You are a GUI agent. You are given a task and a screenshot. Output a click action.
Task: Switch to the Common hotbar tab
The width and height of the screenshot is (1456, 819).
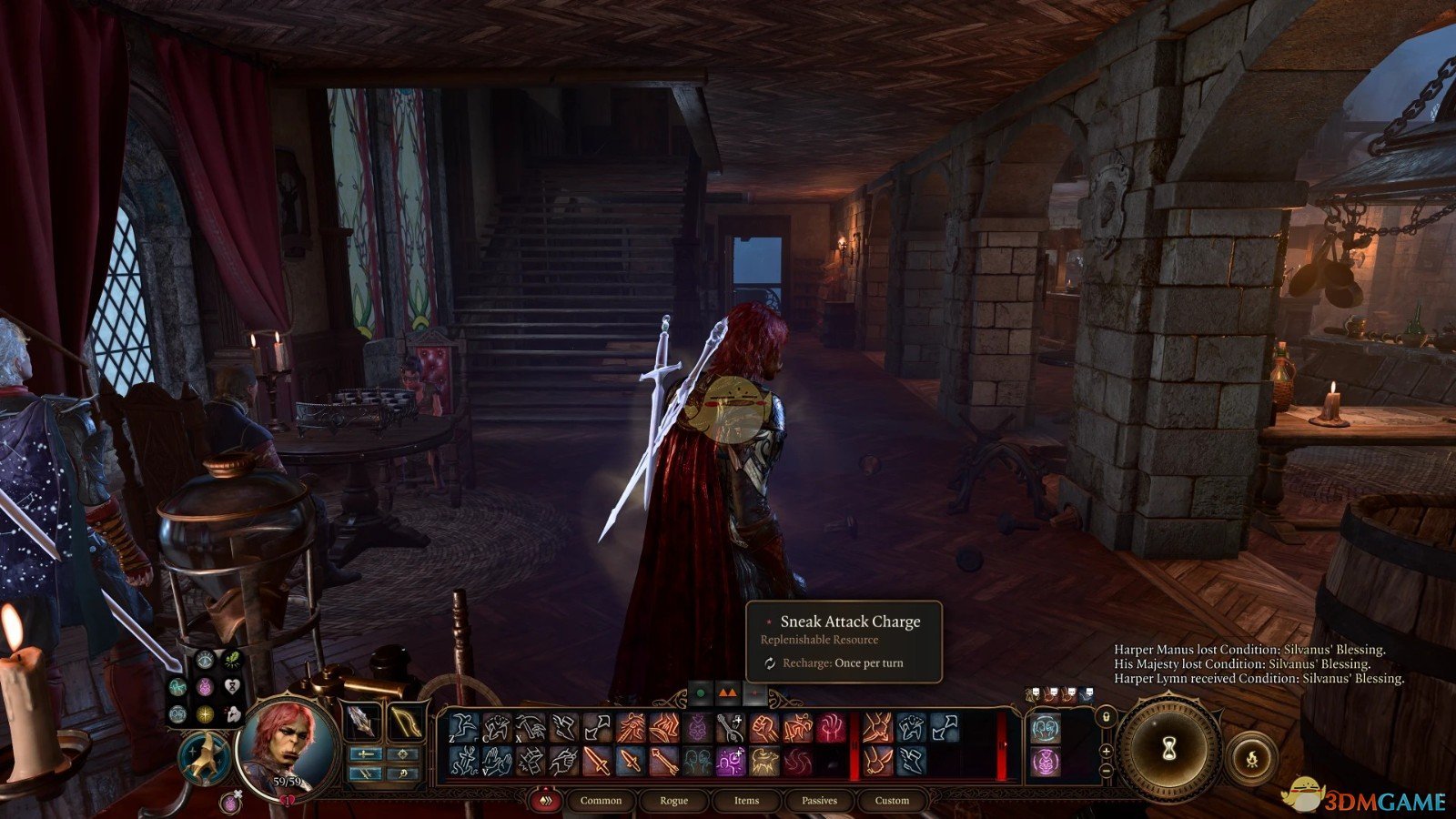click(x=601, y=800)
